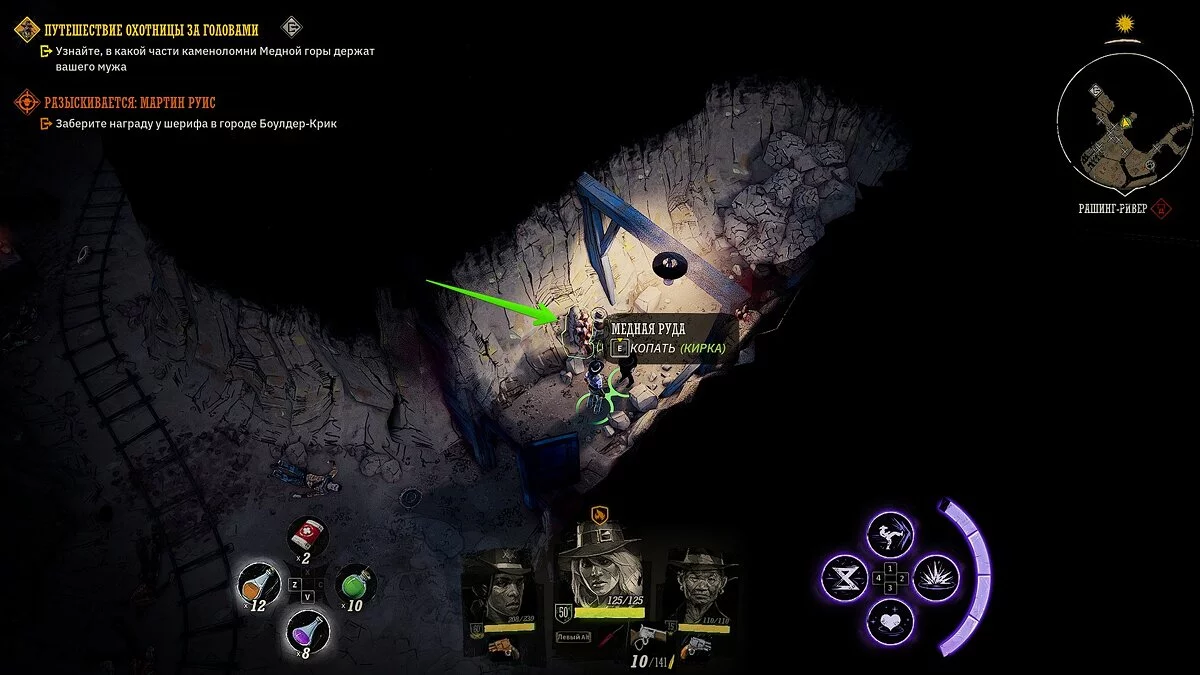Activate the heart healing ability icon
The width and height of the screenshot is (1200, 675).
(x=889, y=622)
